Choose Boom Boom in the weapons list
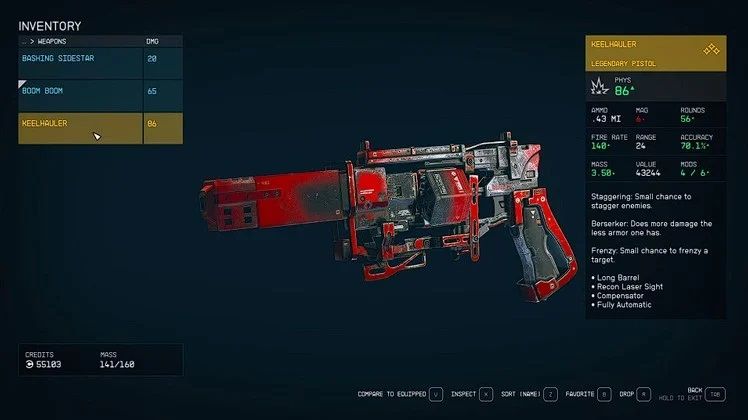Viewport: 748px width, 420px height. click(80, 91)
